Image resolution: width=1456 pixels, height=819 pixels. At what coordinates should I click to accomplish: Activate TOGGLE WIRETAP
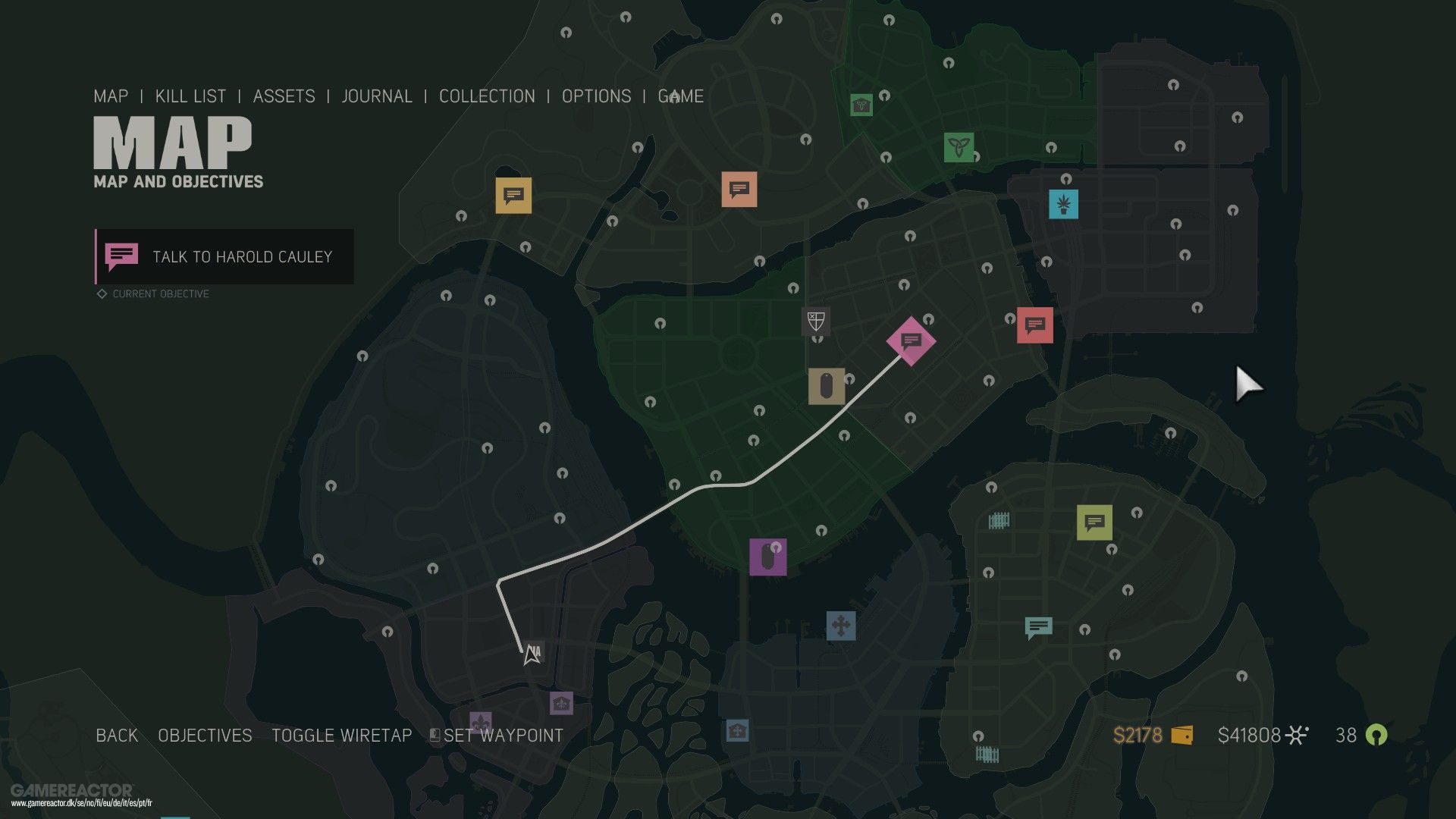(x=341, y=735)
